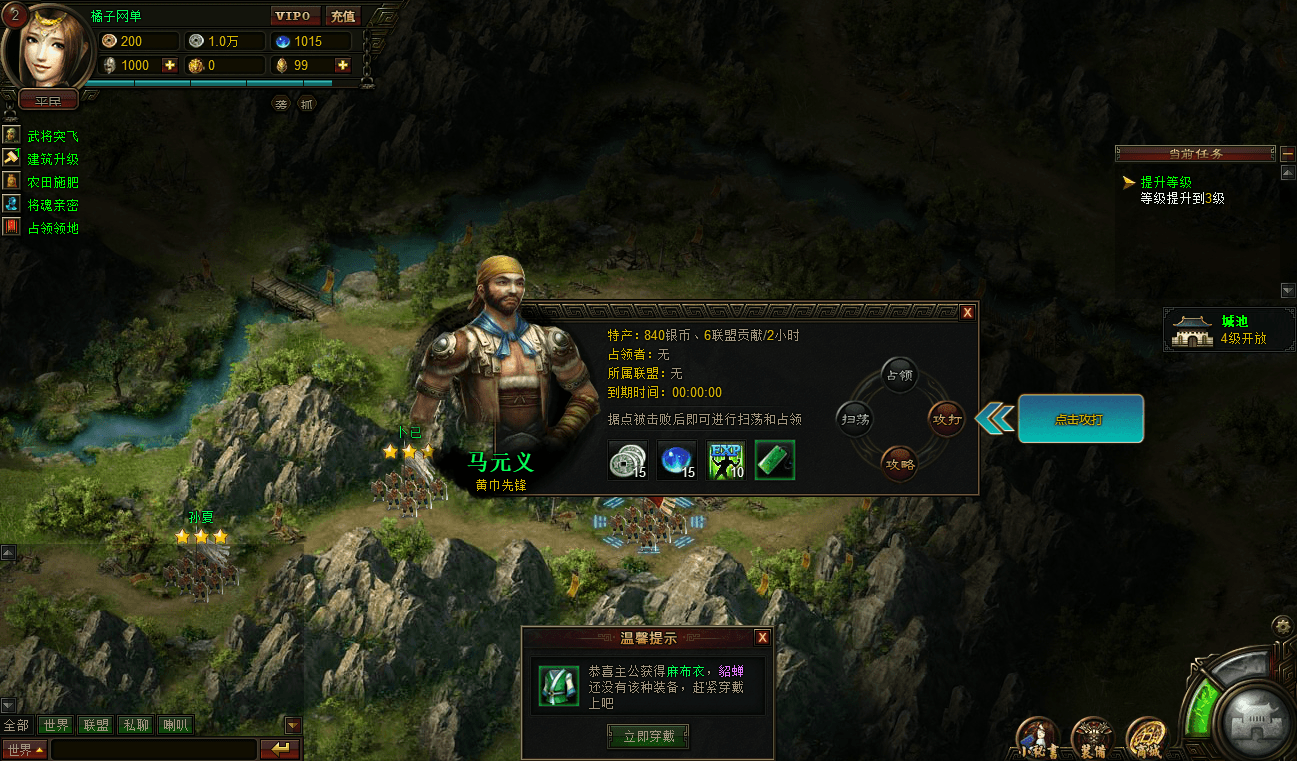Choose the 占领 occupy button
Image resolution: width=1297 pixels, height=761 pixels.
[899, 375]
